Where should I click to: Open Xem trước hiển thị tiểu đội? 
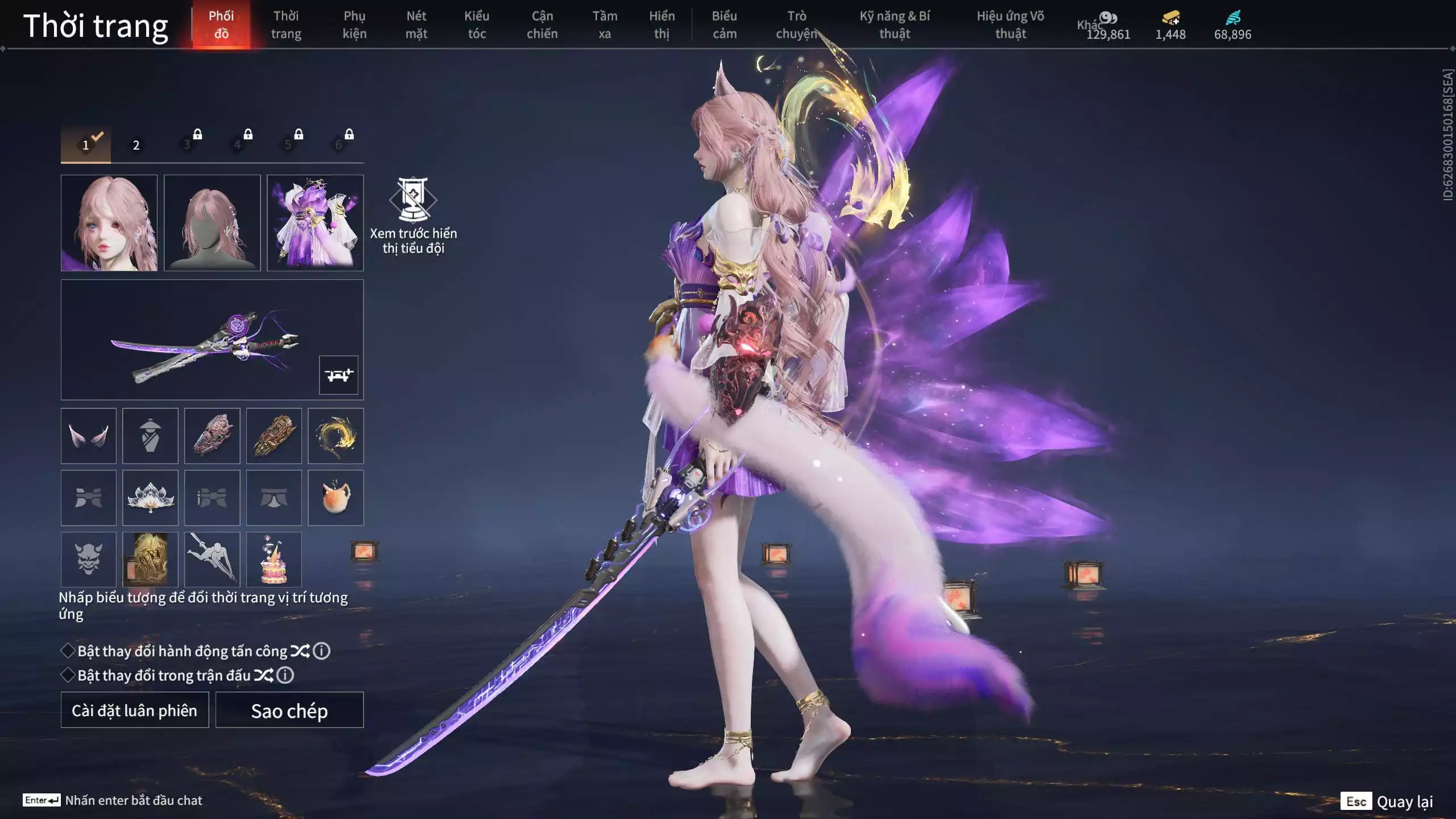click(413, 216)
